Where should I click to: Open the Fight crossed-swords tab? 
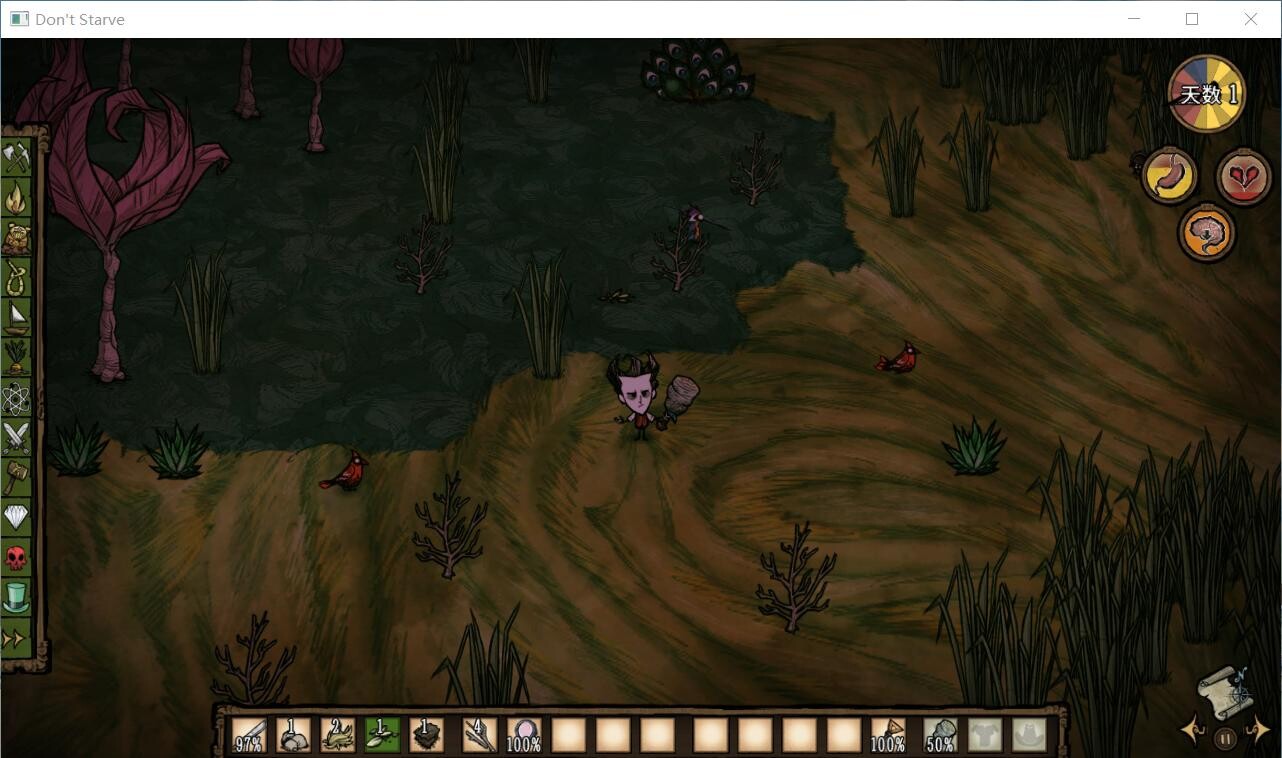click(17, 438)
